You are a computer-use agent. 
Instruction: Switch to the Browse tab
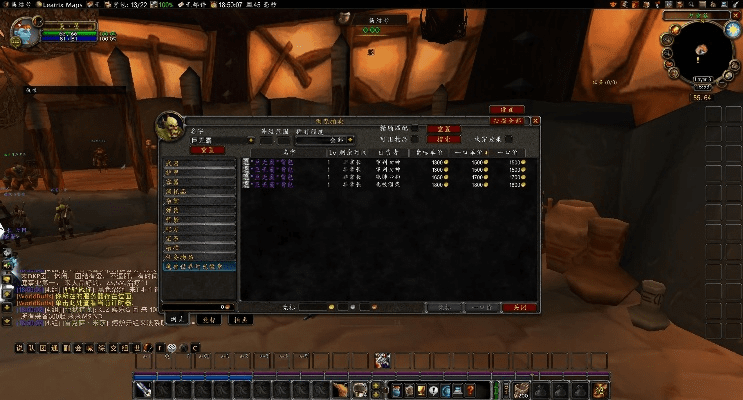pyautogui.click(x=176, y=319)
